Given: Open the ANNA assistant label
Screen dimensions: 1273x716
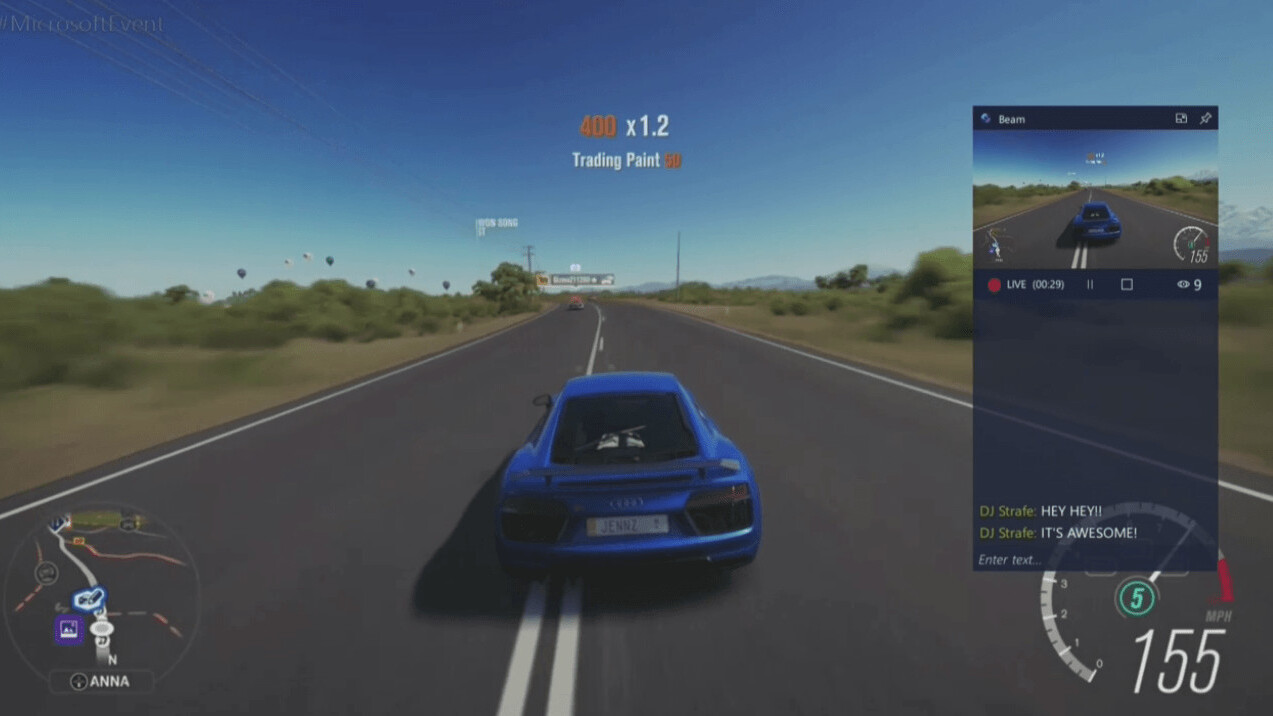Looking at the screenshot, I should pos(102,682).
